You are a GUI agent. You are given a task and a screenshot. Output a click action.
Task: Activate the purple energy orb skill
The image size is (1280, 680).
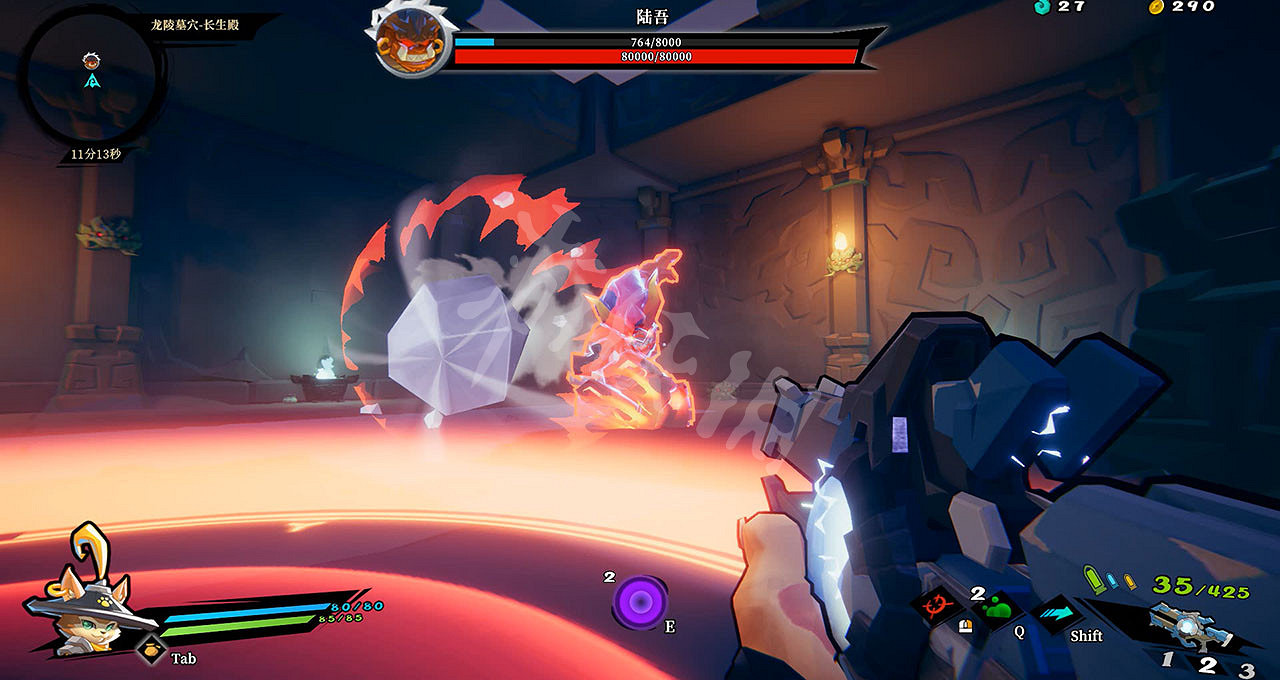[639, 602]
